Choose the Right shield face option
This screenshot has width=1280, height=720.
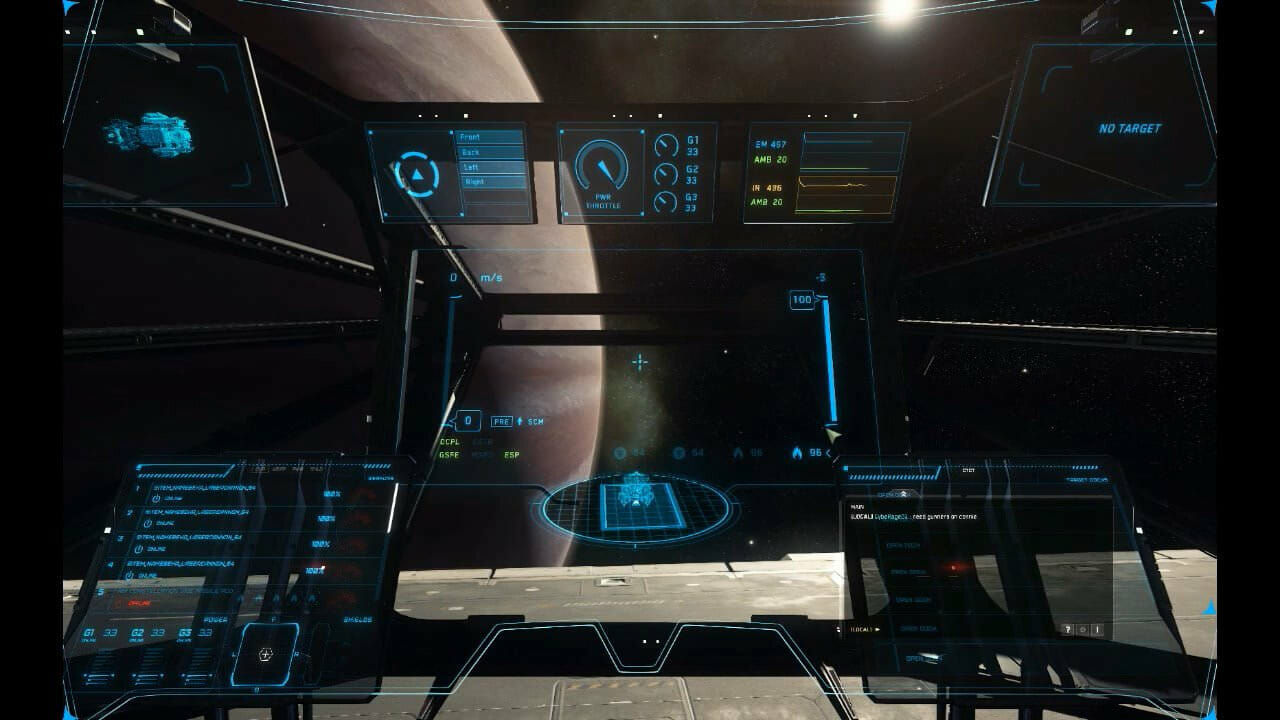point(489,182)
